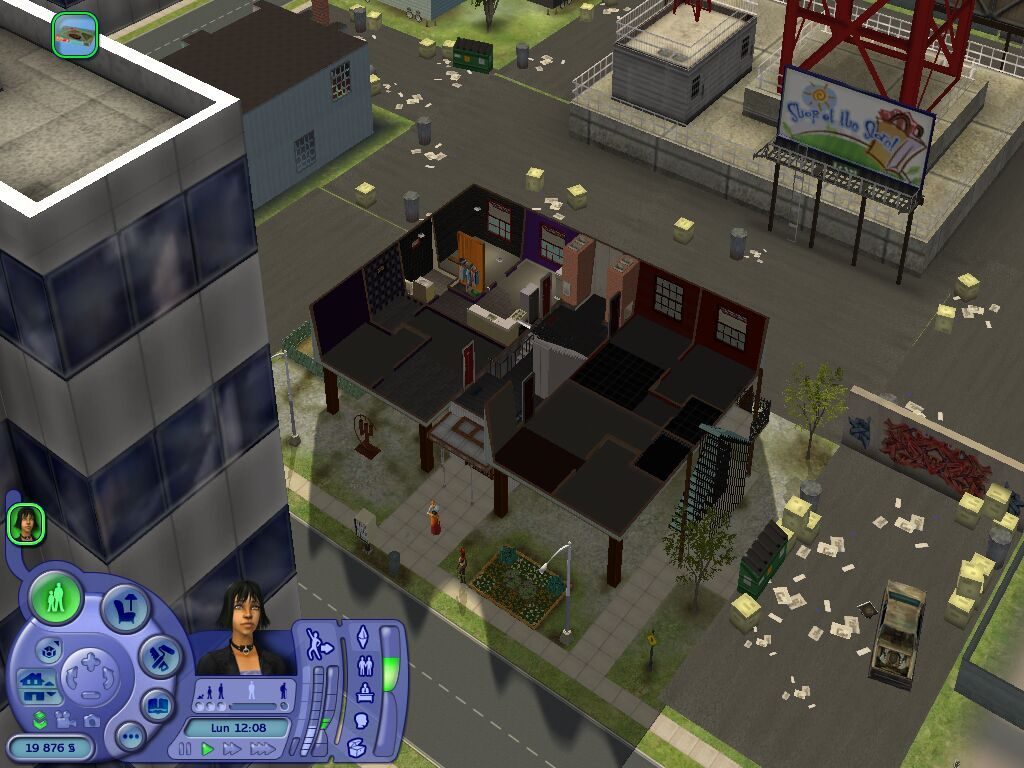Screen dimensions: 1024x768
Task: Open the aspirations and wants panel
Action: click(363, 636)
